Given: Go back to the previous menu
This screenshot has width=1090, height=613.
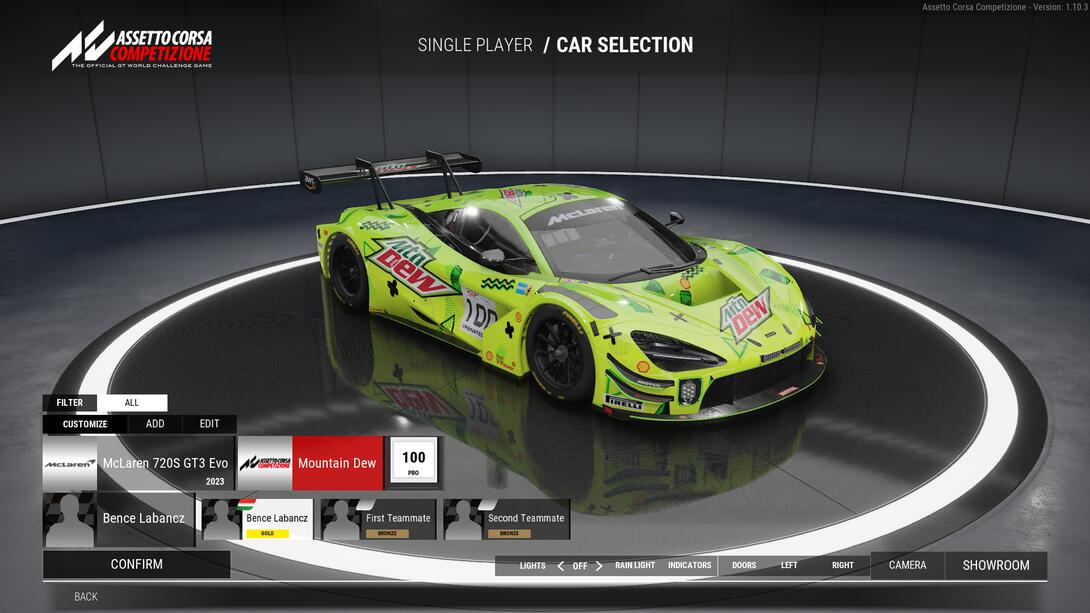Looking at the screenshot, I should 86,597.
